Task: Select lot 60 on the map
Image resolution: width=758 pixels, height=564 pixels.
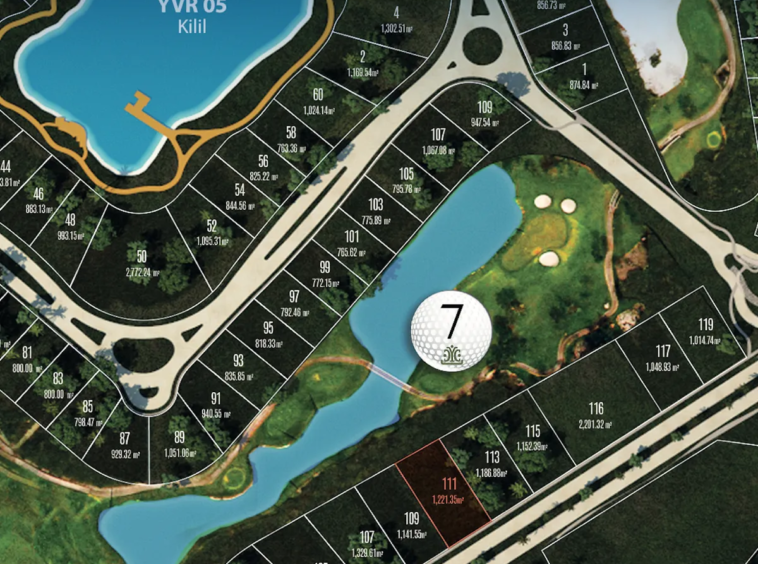Action: (x=316, y=101)
